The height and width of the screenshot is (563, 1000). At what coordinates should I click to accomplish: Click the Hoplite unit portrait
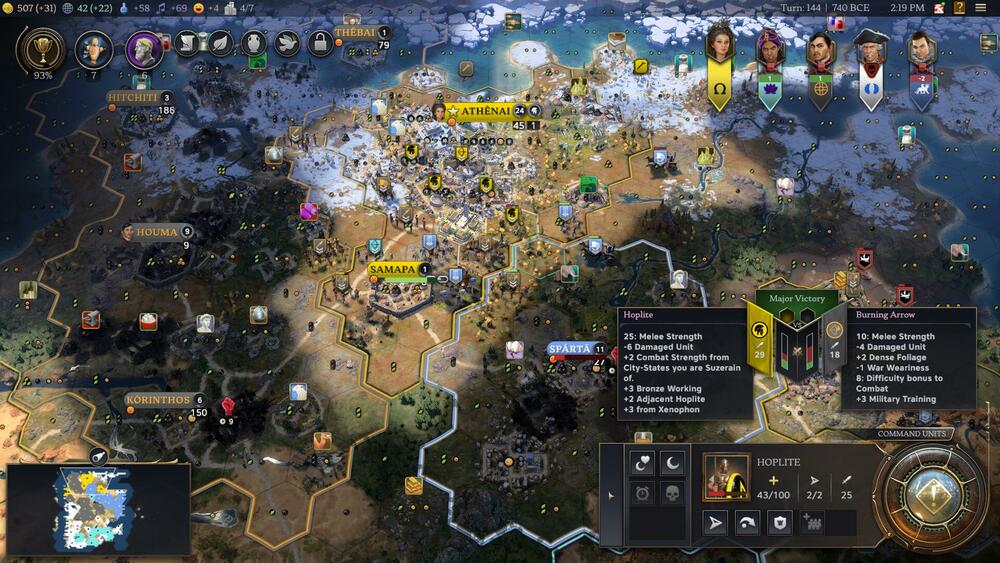tap(727, 477)
